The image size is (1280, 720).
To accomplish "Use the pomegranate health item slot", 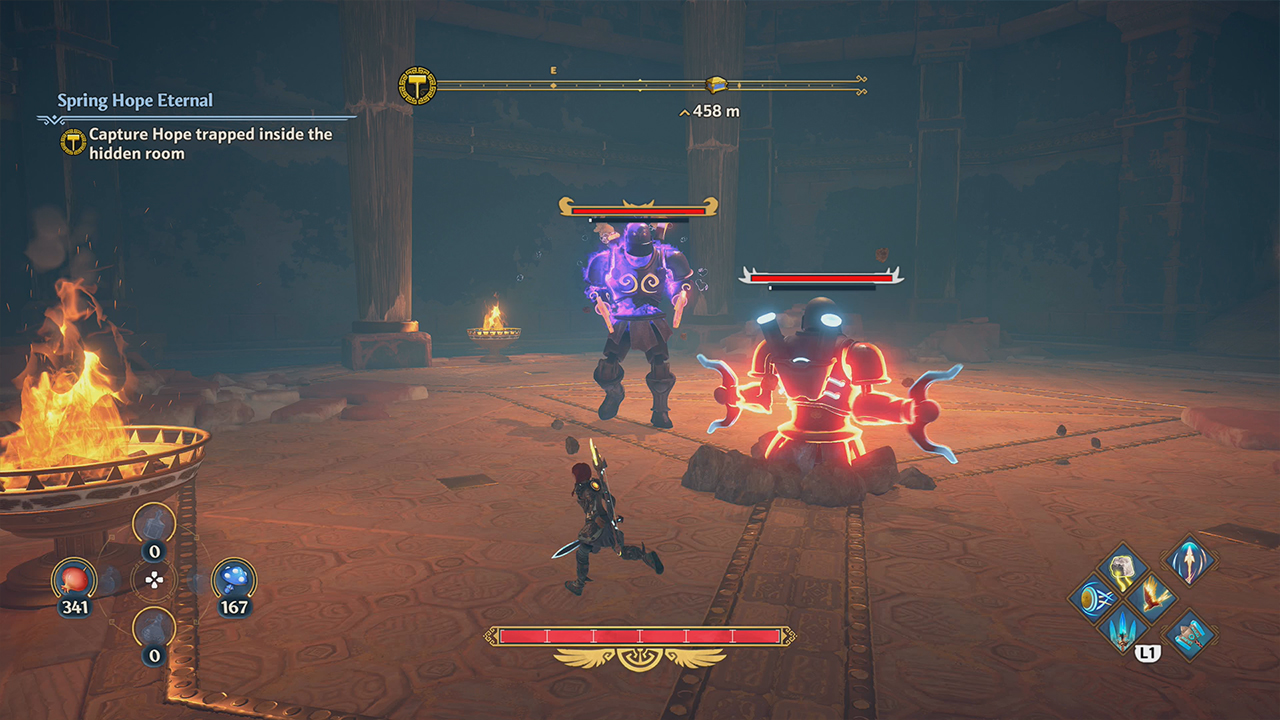I will click(x=75, y=578).
